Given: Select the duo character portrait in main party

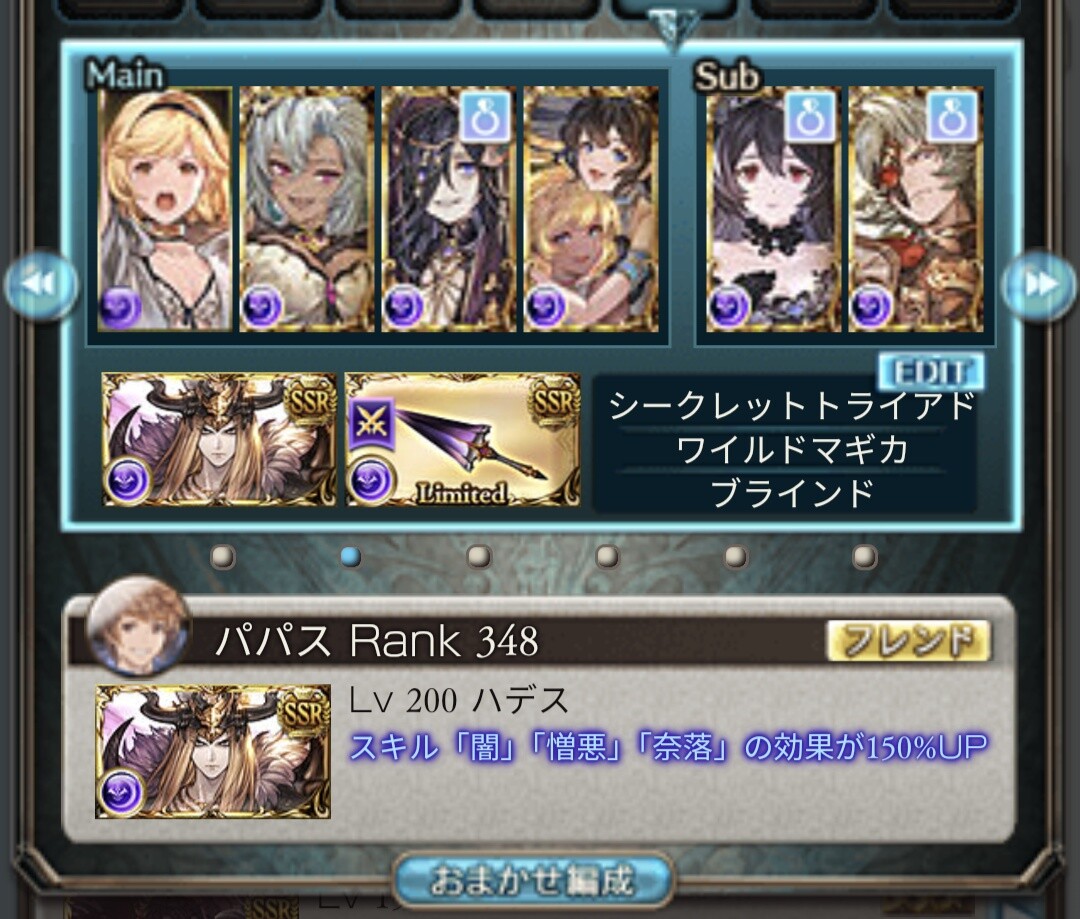Looking at the screenshot, I should 591,209.
